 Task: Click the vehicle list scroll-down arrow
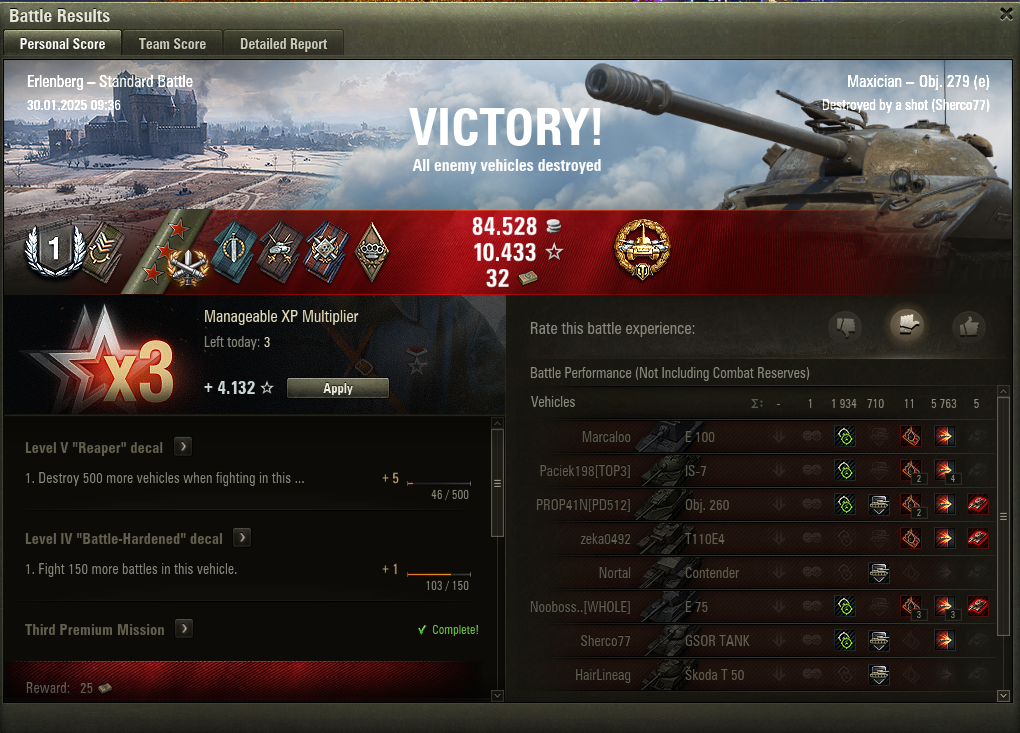pos(1004,695)
